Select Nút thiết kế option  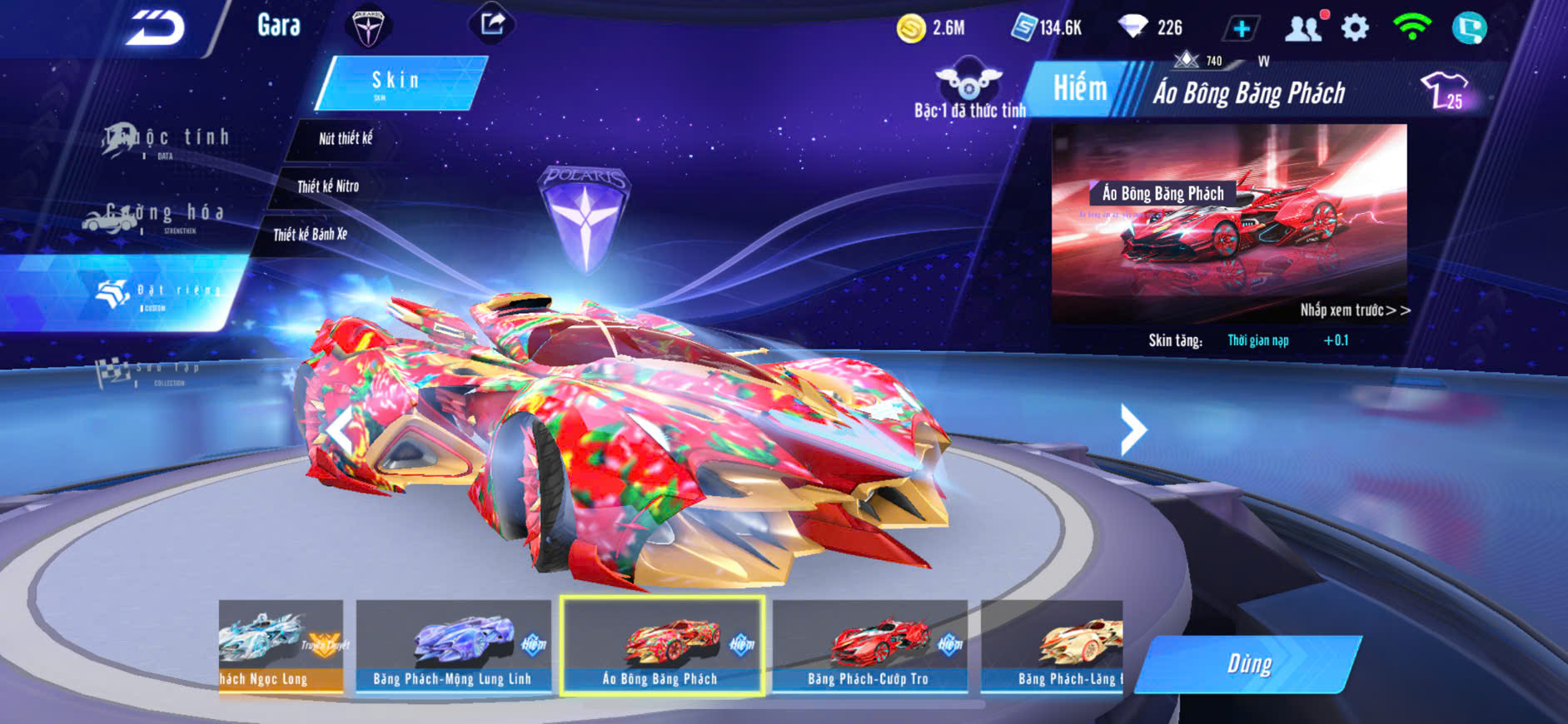[x=345, y=138]
